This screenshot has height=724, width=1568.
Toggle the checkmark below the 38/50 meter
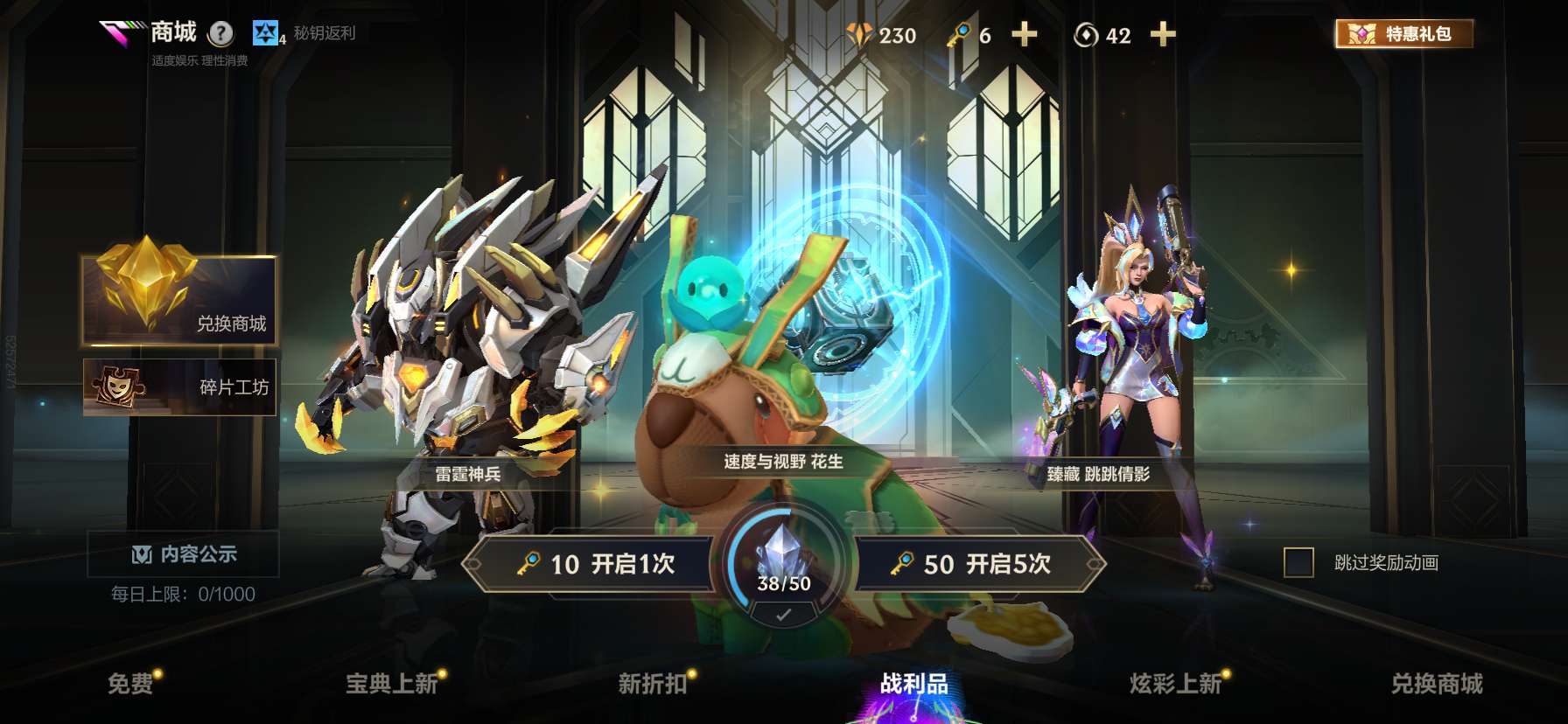pos(784,615)
